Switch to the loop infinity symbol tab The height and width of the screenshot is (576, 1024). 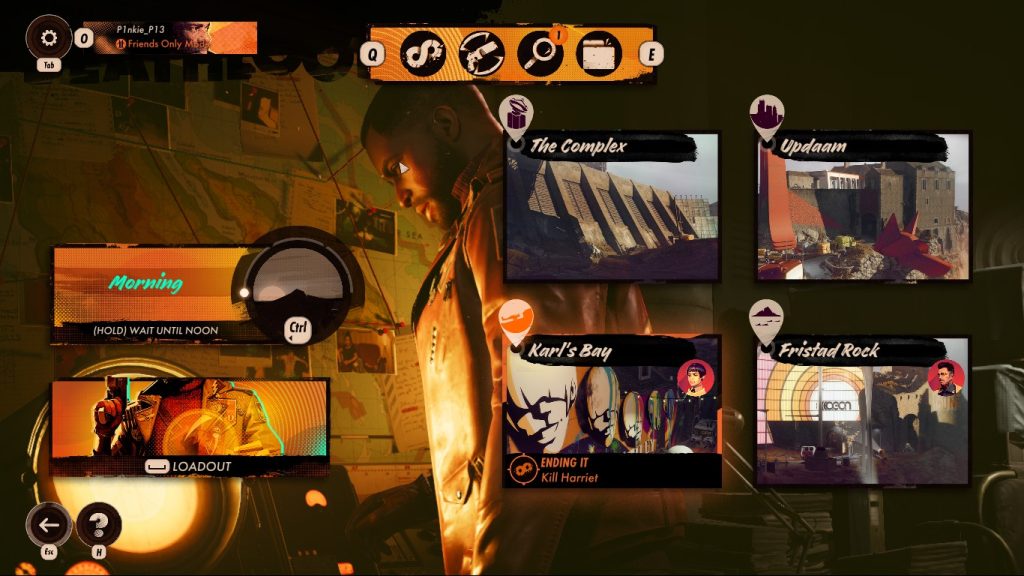pyautogui.click(x=422, y=53)
